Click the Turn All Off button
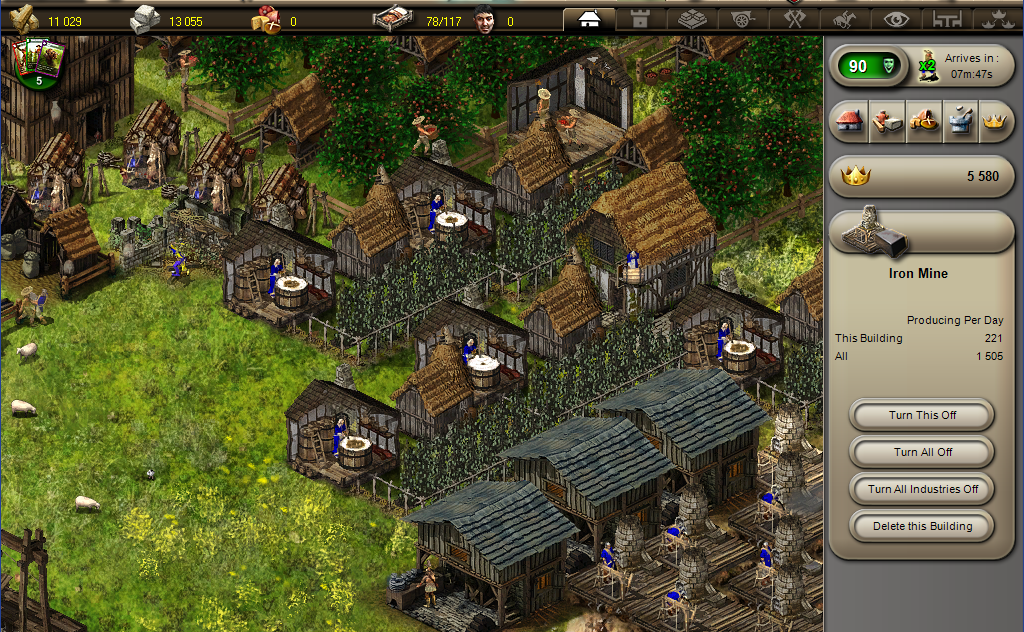Screen dimensions: 1024x632 tap(921, 452)
